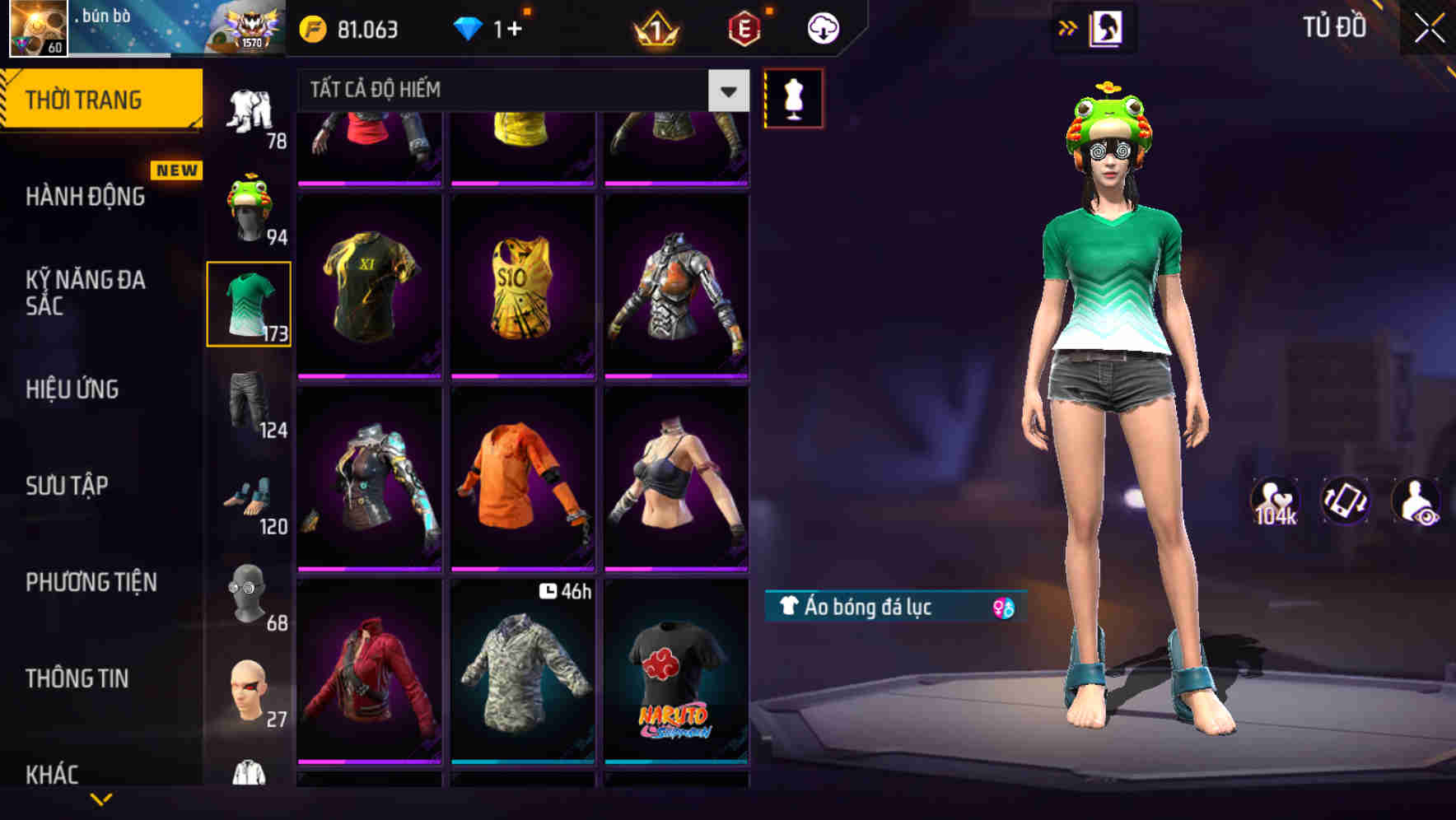1456x820 pixels.
Task: Click the 1570 rank badge
Action: coord(247,26)
